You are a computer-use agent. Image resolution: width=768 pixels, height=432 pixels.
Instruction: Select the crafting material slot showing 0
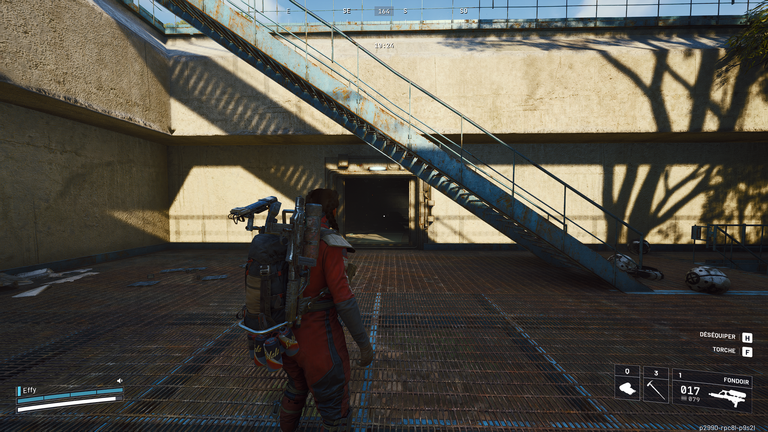(627, 385)
